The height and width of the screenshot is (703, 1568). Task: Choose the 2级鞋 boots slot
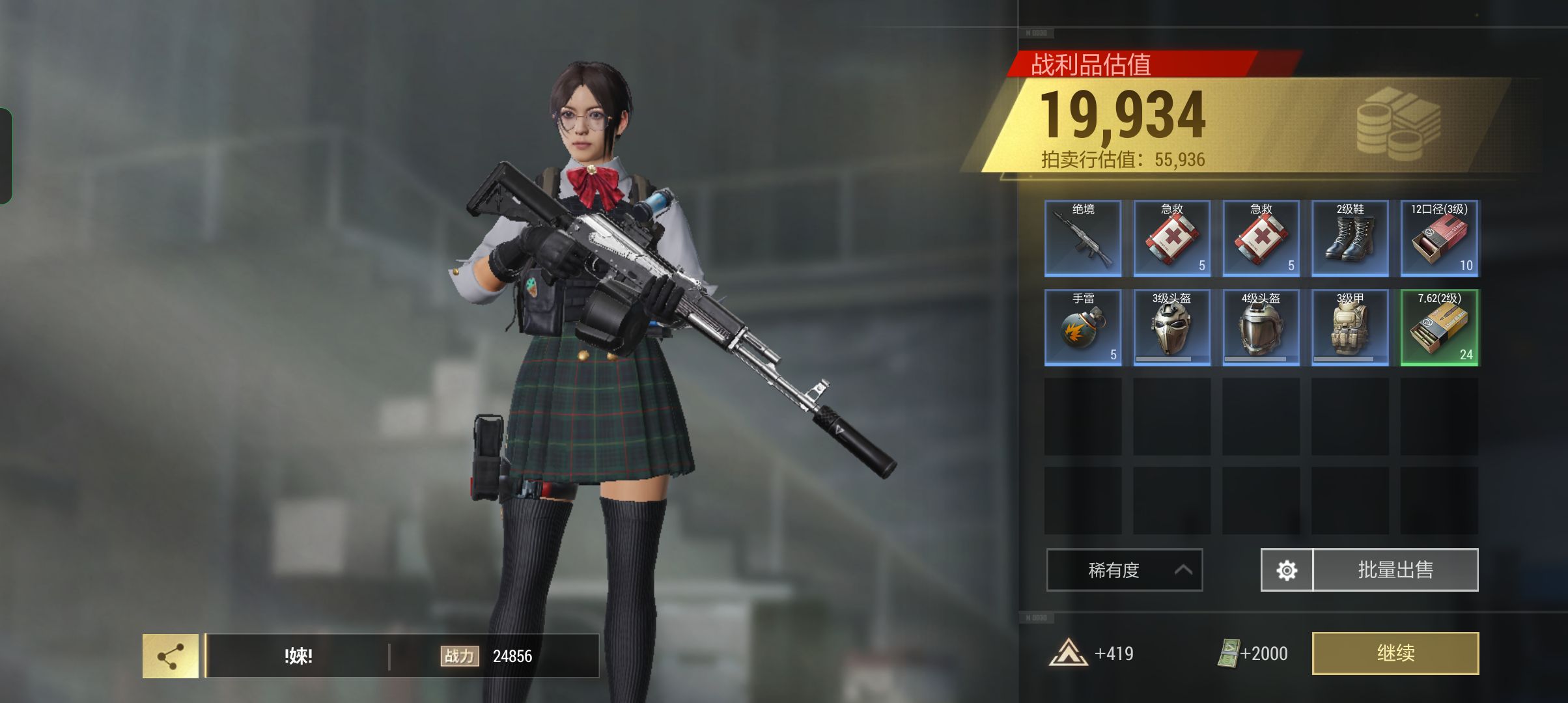click(1350, 238)
